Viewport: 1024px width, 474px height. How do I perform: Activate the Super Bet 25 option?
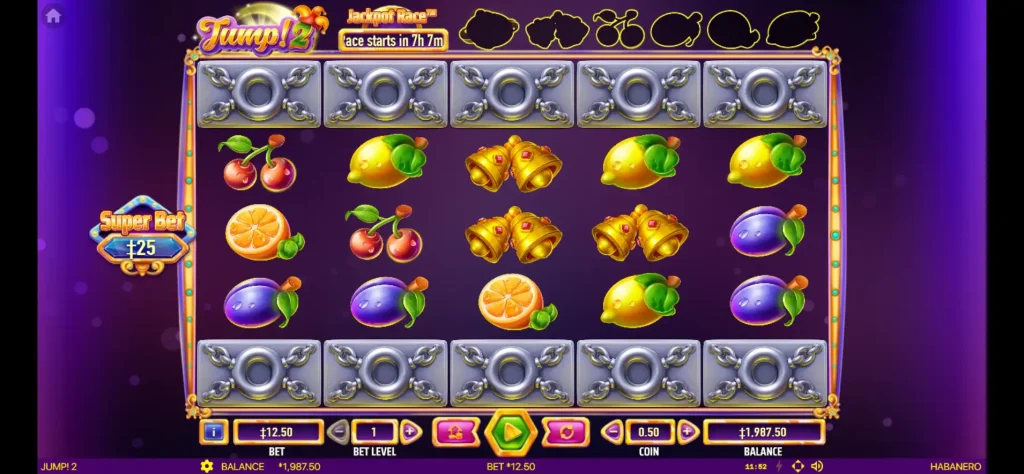click(x=142, y=237)
